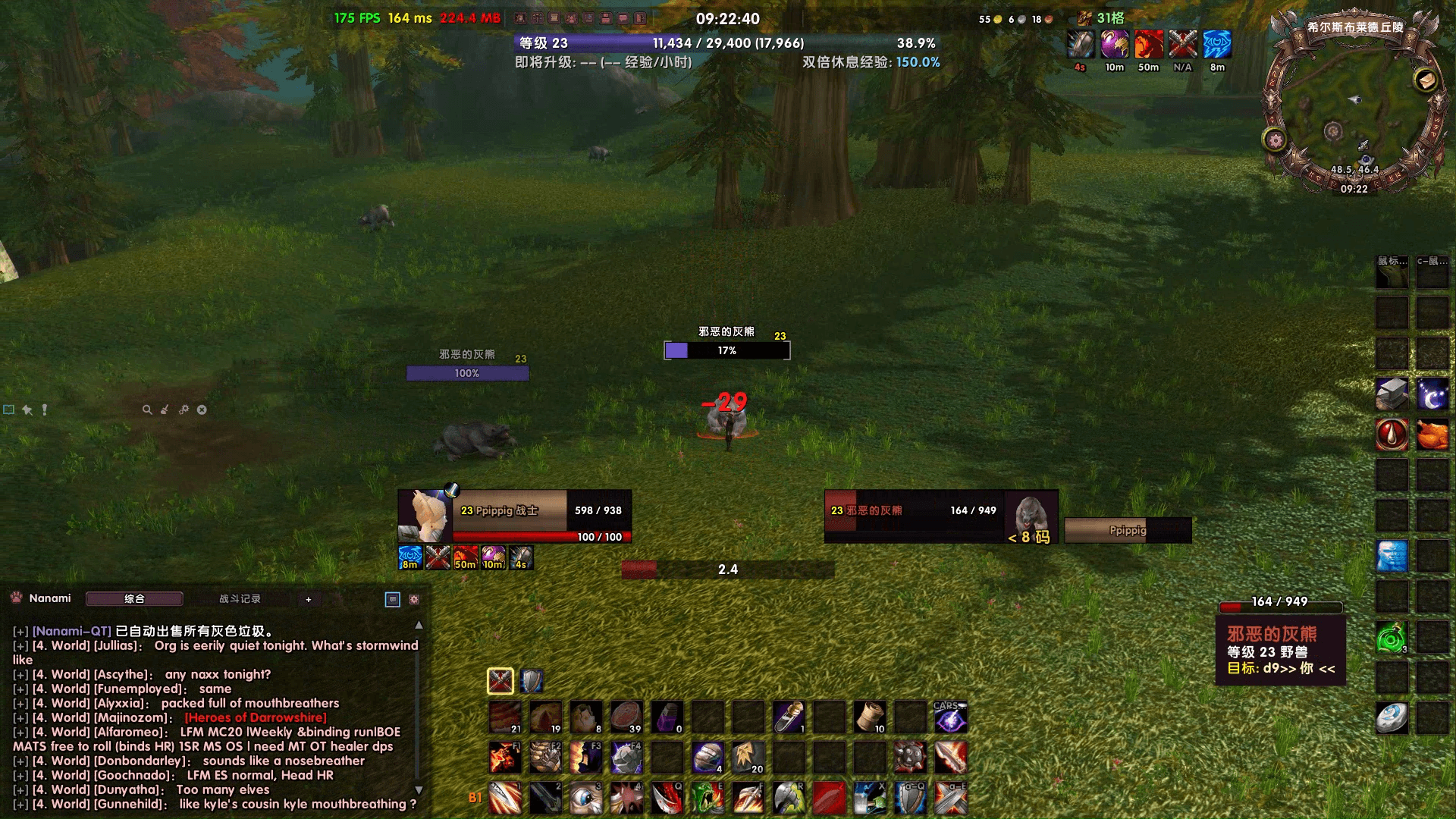Use the Hearthstone on the side bar
Image resolution: width=1456 pixels, height=819 pixels.
pos(1392,718)
